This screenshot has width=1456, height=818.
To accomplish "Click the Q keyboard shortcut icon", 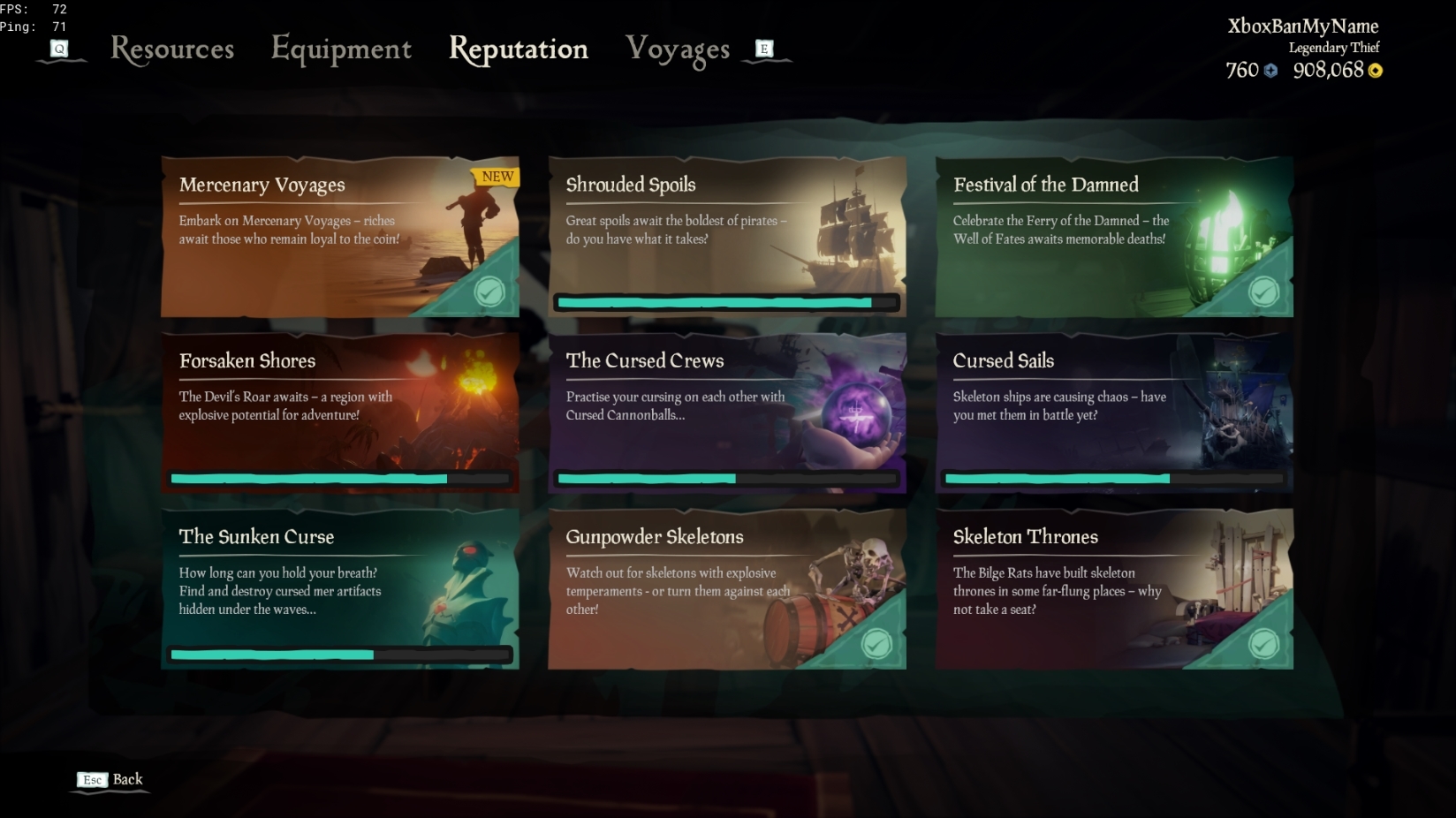I will (x=60, y=49).
